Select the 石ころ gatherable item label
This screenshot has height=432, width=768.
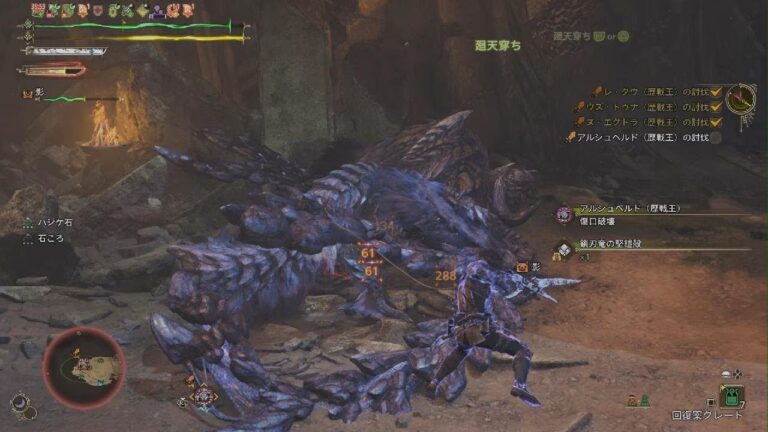click(x=48, y=241)
